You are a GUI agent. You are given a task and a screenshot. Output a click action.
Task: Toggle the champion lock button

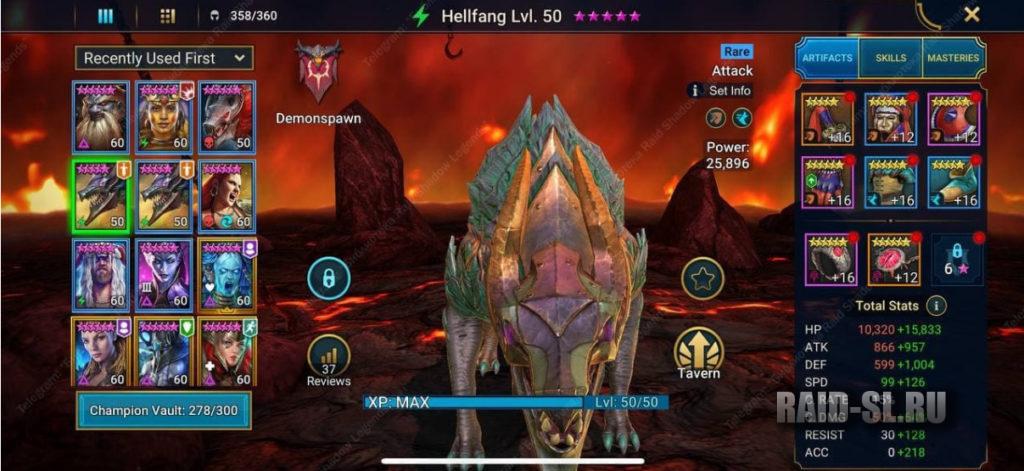[x=328, y=278]
